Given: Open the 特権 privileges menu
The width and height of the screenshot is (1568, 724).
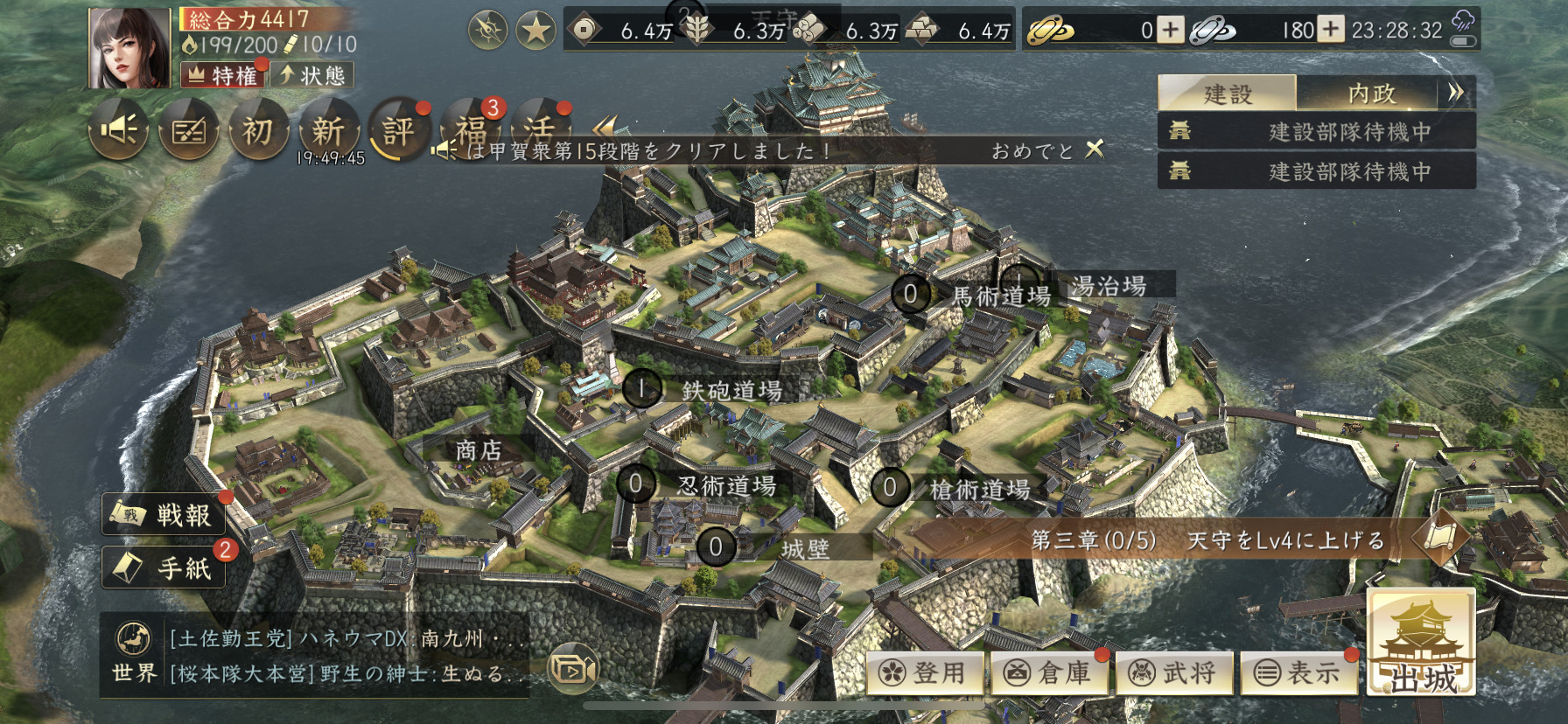Looking at the screenshot, I should click(x=224, y=75).
